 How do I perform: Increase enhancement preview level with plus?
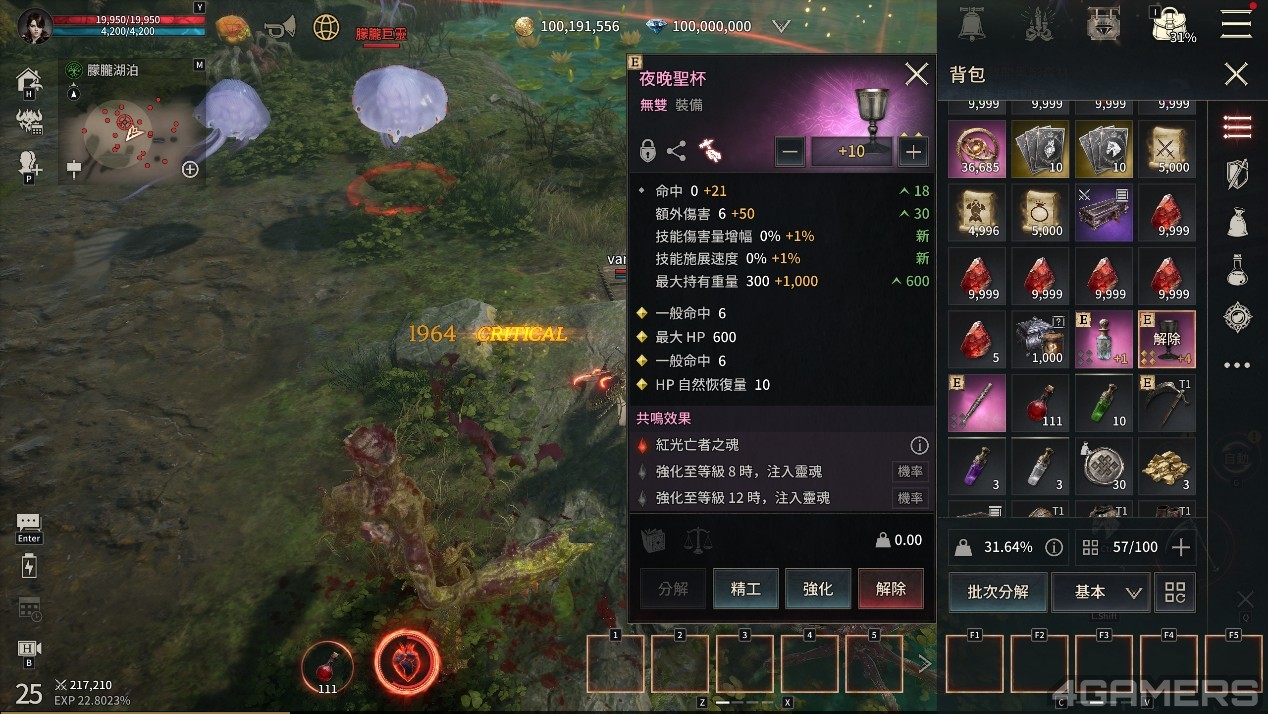tap(912, 152)
